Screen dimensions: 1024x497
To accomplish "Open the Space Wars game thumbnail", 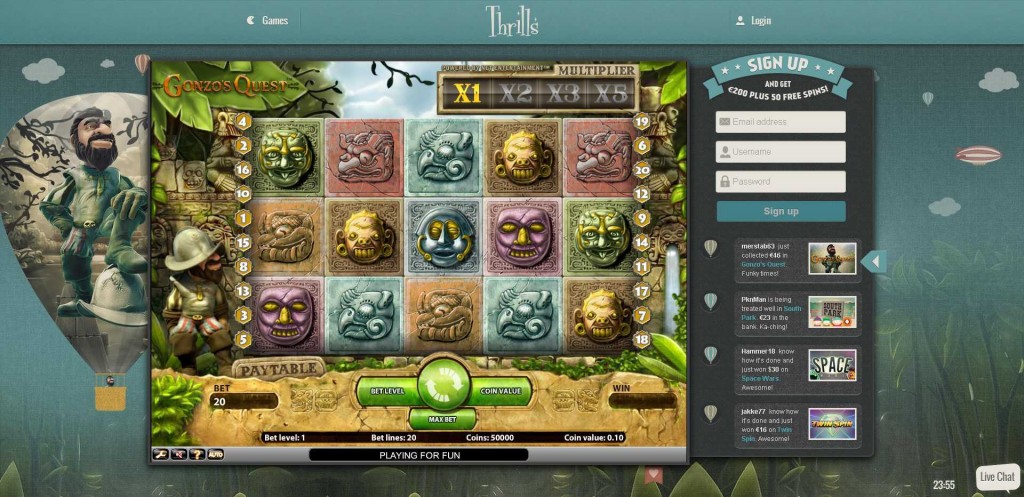I will coord(832,364).
